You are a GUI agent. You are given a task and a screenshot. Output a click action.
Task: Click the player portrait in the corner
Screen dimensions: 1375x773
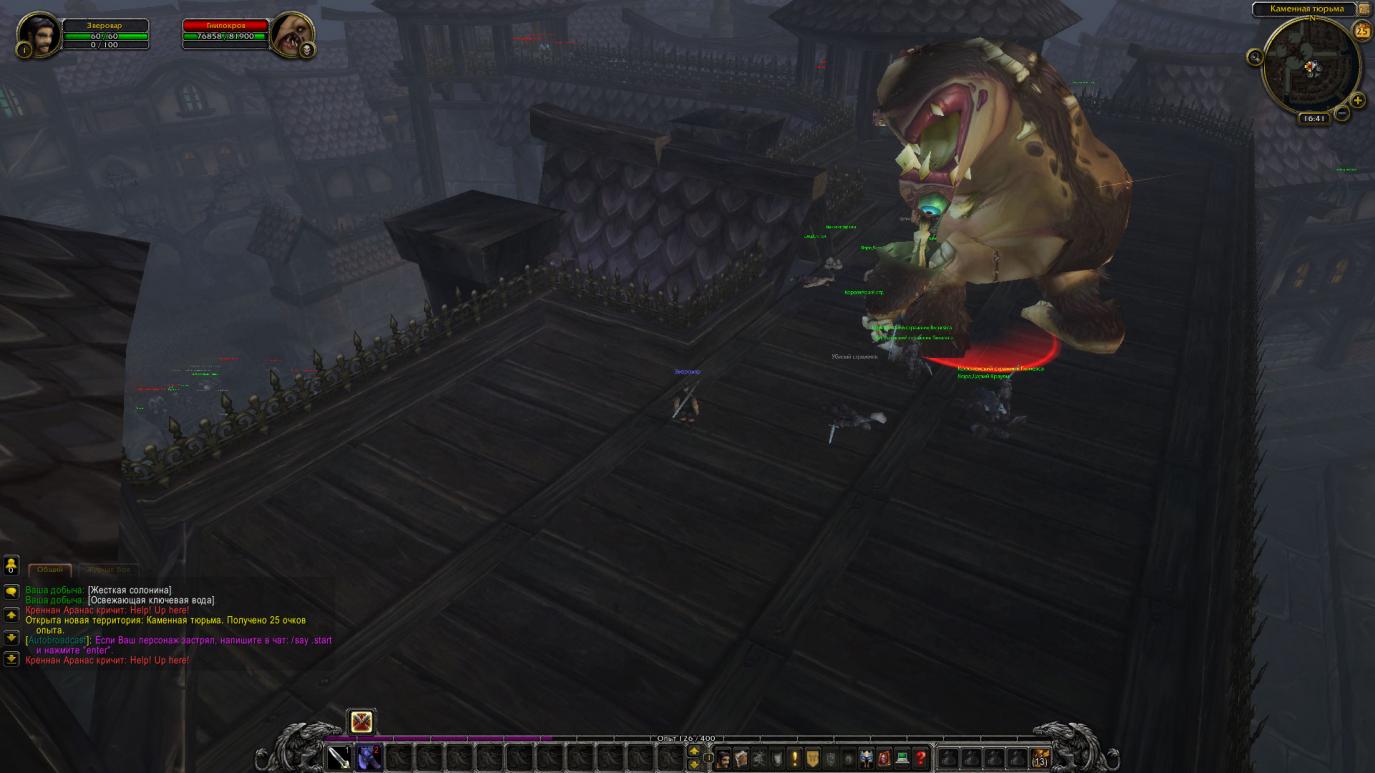(38, 35)
